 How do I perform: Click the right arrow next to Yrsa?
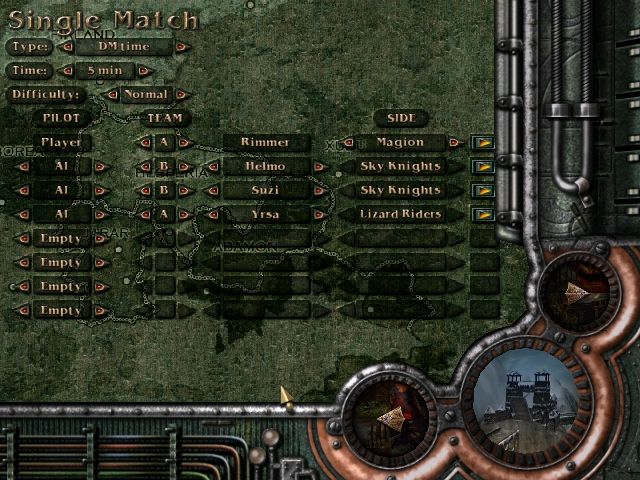click(x=319, y=214)
